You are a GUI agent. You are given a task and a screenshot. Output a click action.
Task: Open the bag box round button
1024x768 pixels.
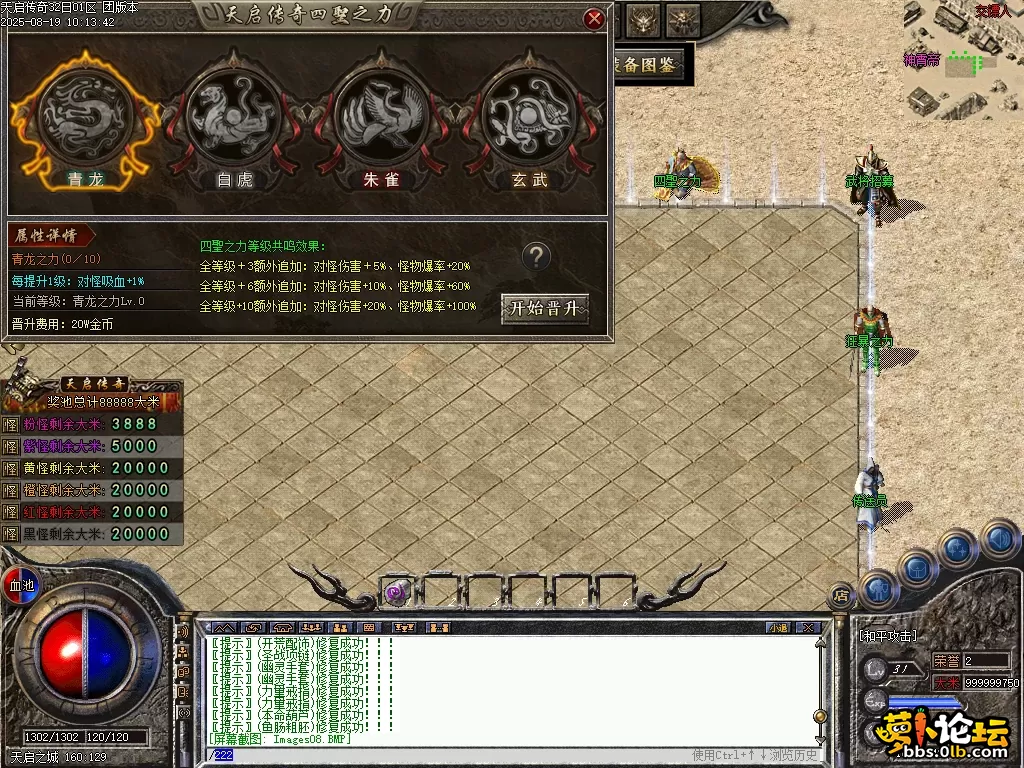pyautogui.click(x=918, y=566)
